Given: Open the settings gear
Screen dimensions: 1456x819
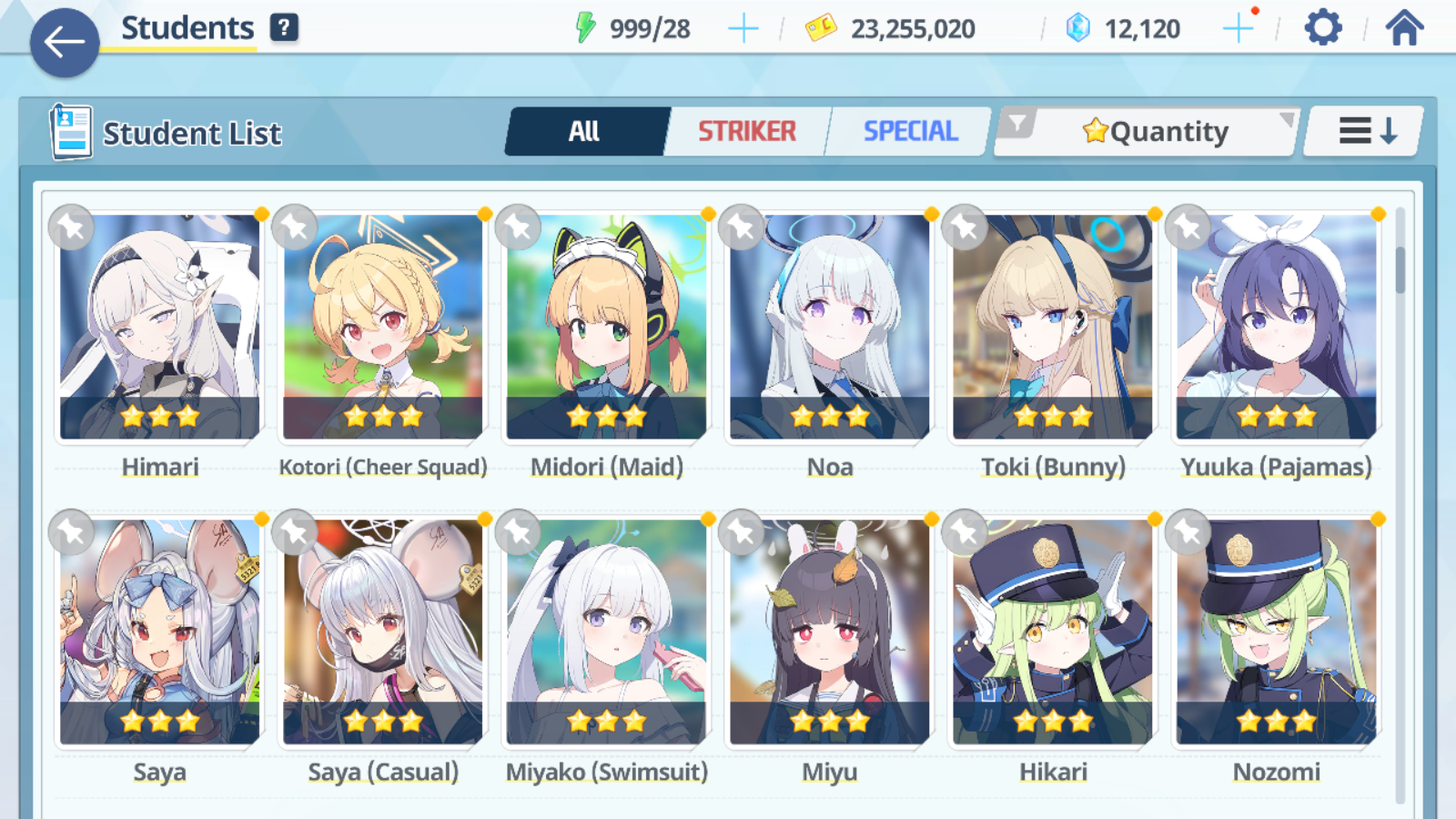Looking at the screenshot, I should pos(1322,28).
